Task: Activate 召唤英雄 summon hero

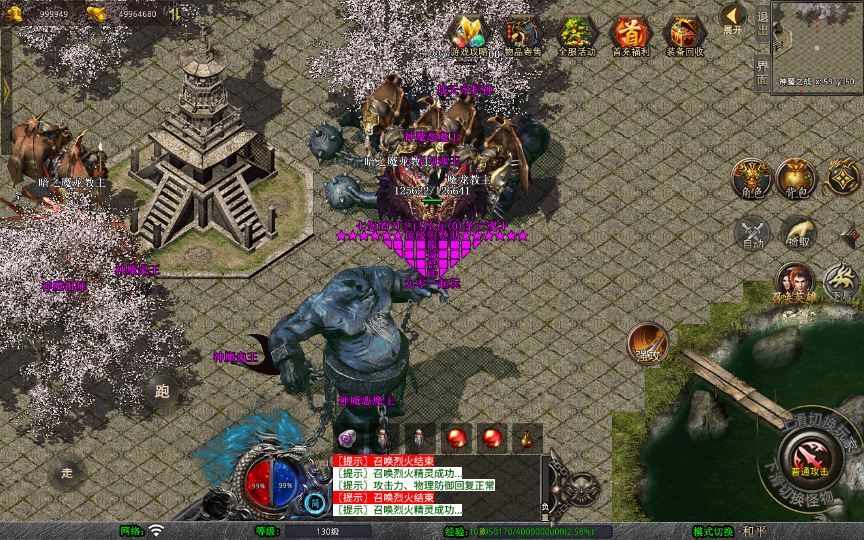Action: click(796, 281)
